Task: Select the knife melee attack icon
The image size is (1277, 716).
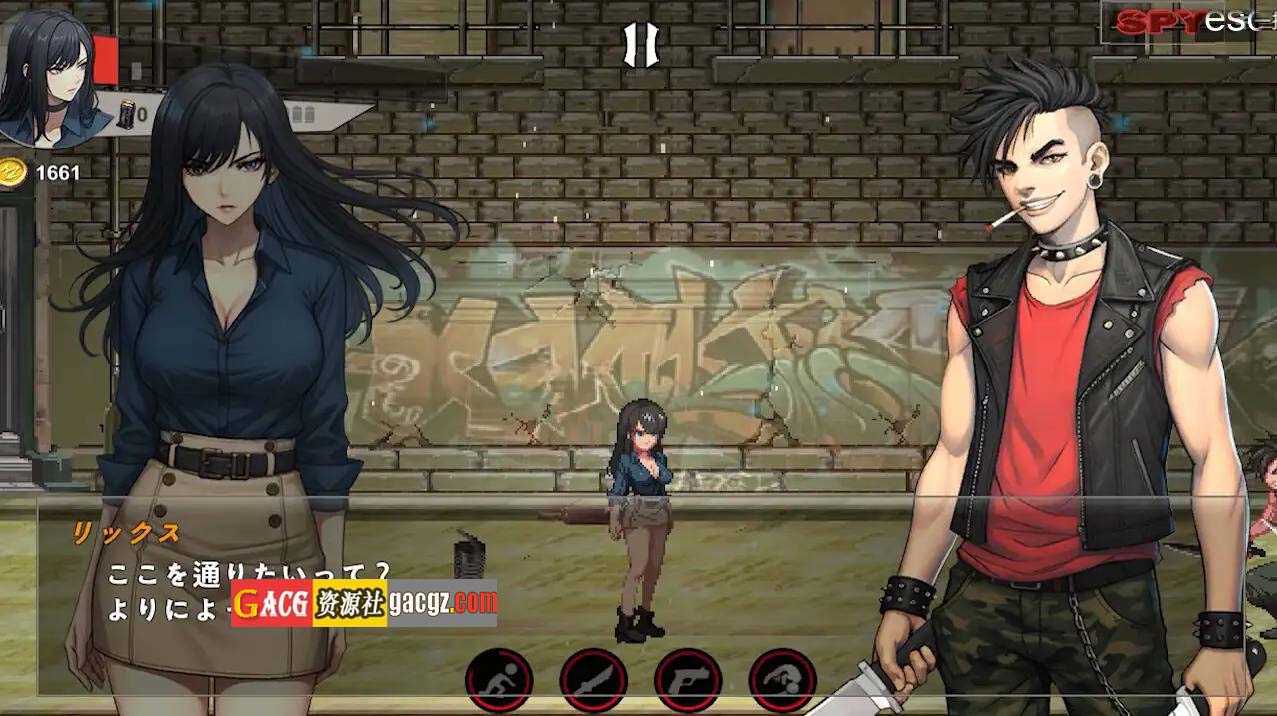Action: tap(593, 679)
